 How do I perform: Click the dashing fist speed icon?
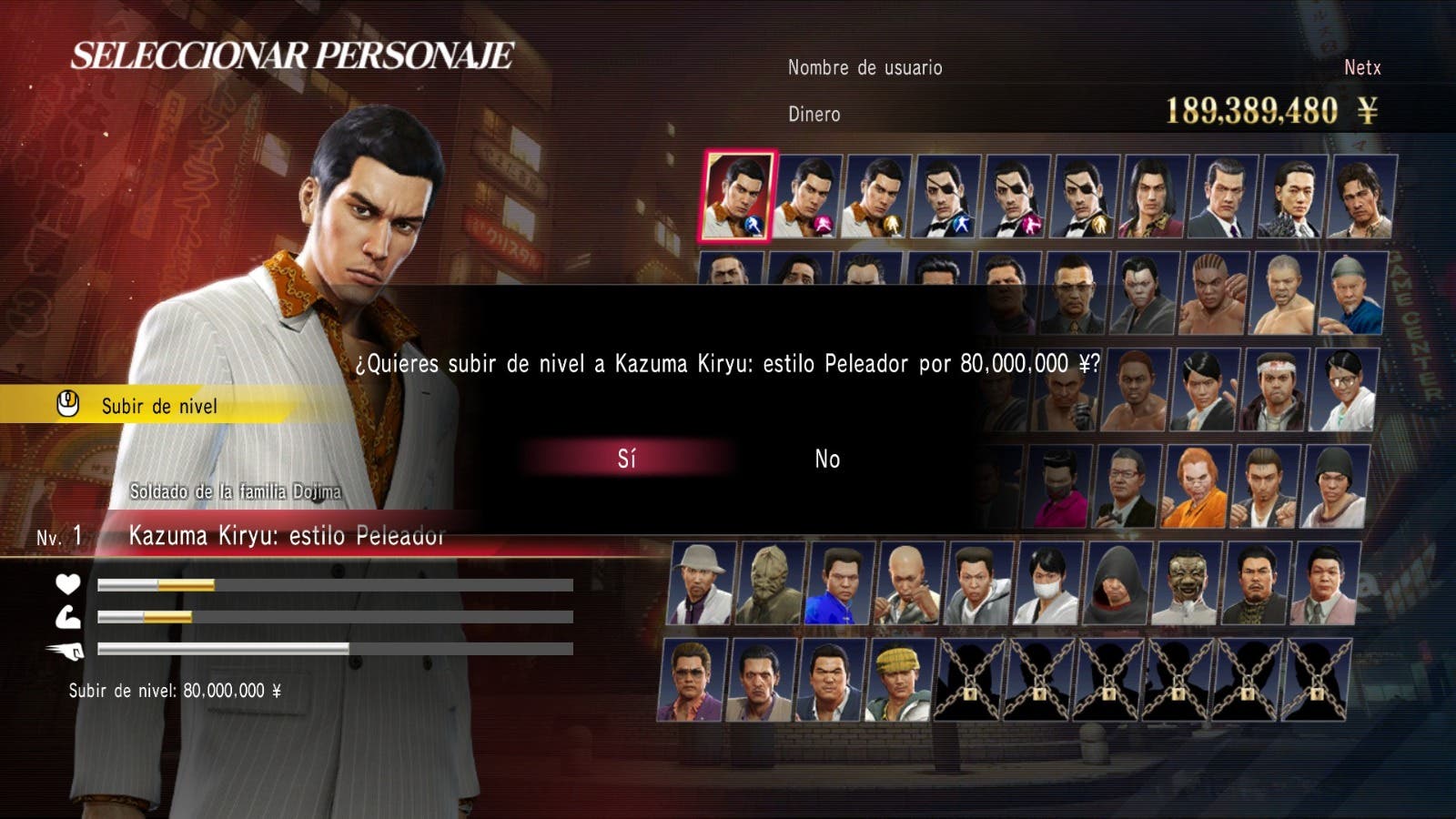(x=70, y=650)
